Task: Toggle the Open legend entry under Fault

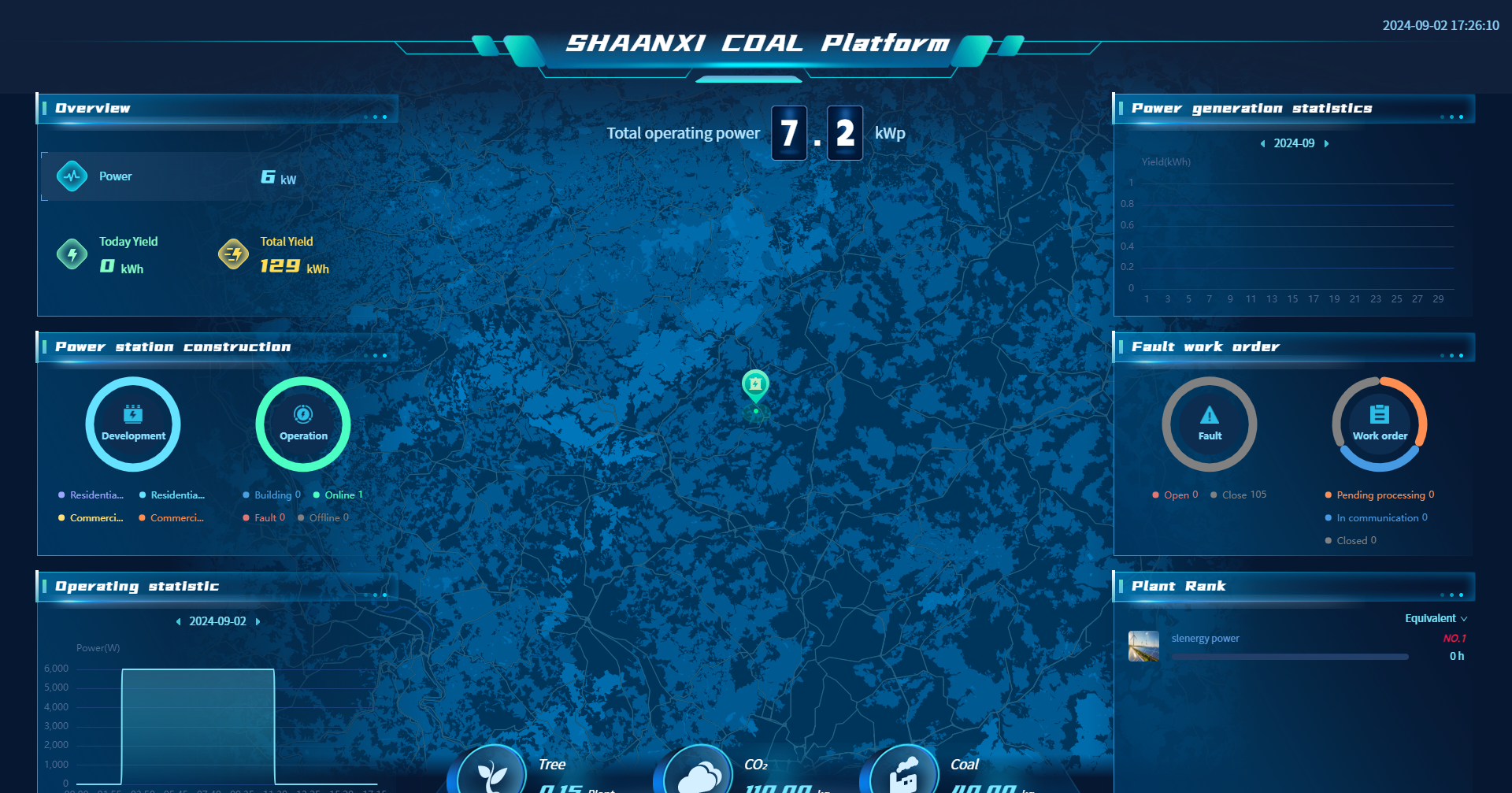Action: click(1176, 495)
